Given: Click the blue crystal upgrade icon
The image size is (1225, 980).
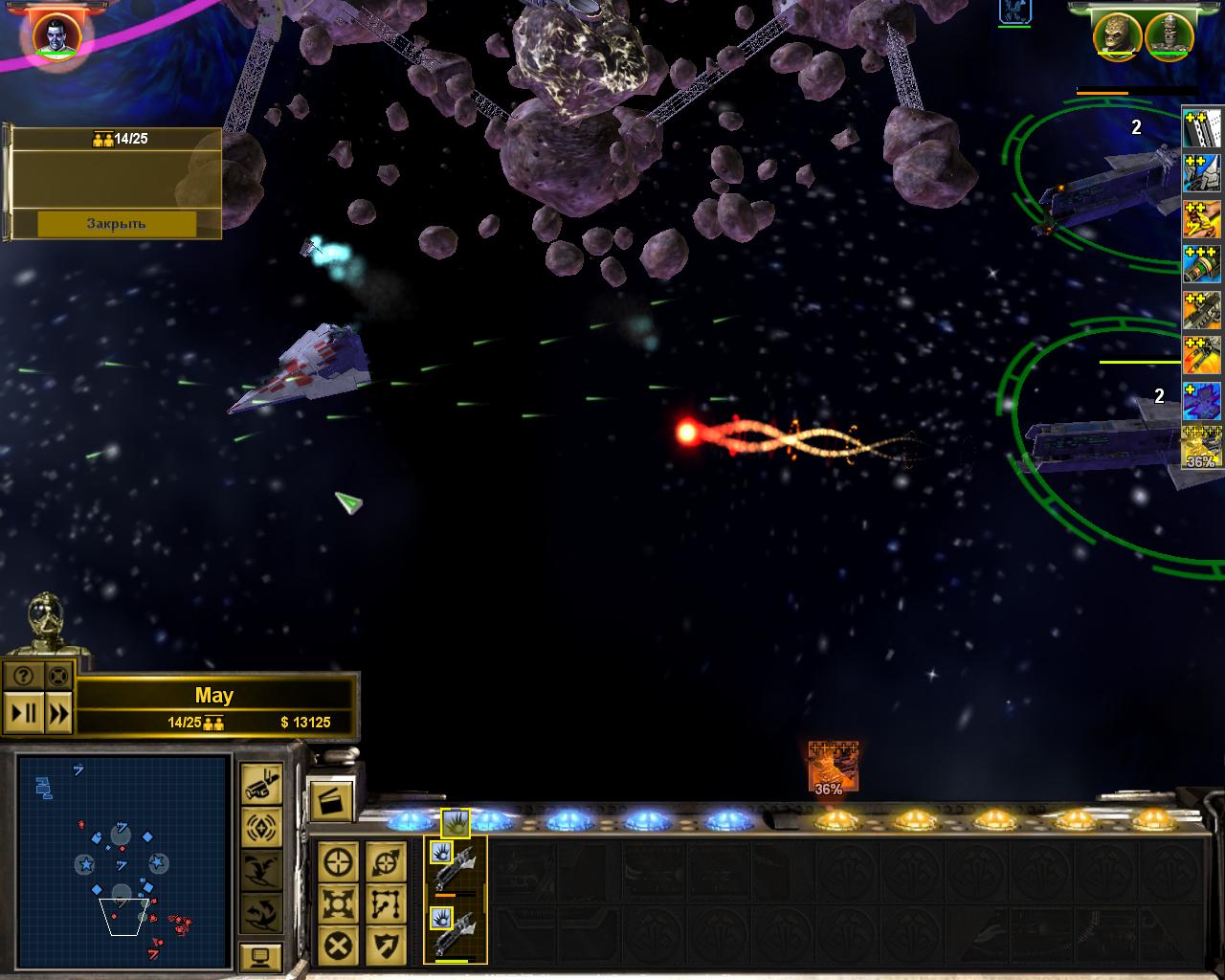Looking at the screenshot, I should point(1202,401).
